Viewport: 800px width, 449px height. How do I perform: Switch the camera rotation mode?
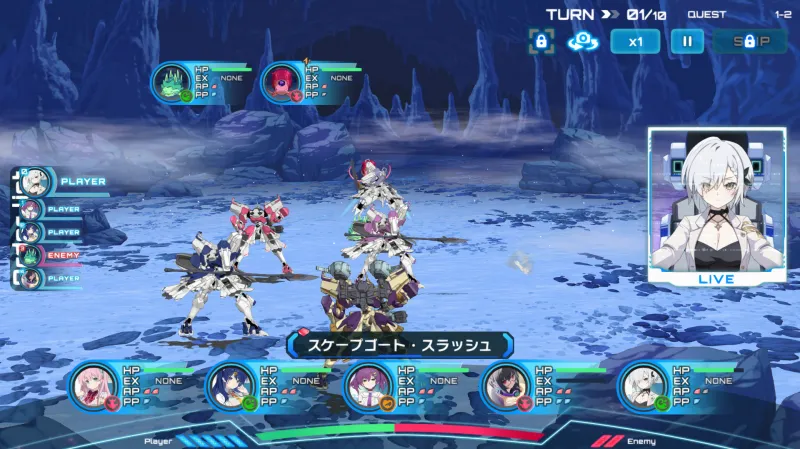point(582,41)
